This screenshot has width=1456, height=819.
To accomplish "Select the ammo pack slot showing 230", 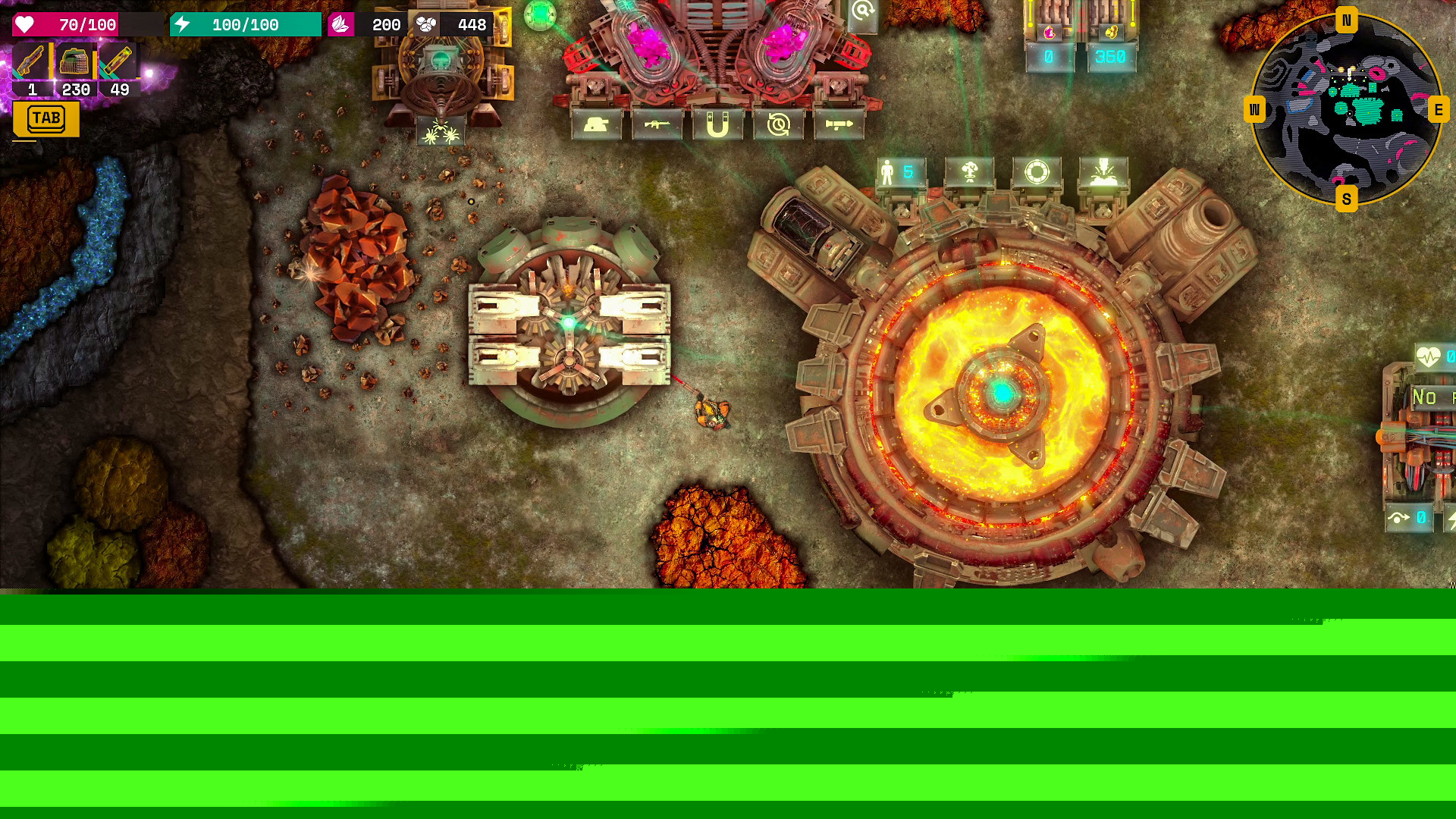I will click(x=75, y=62).
